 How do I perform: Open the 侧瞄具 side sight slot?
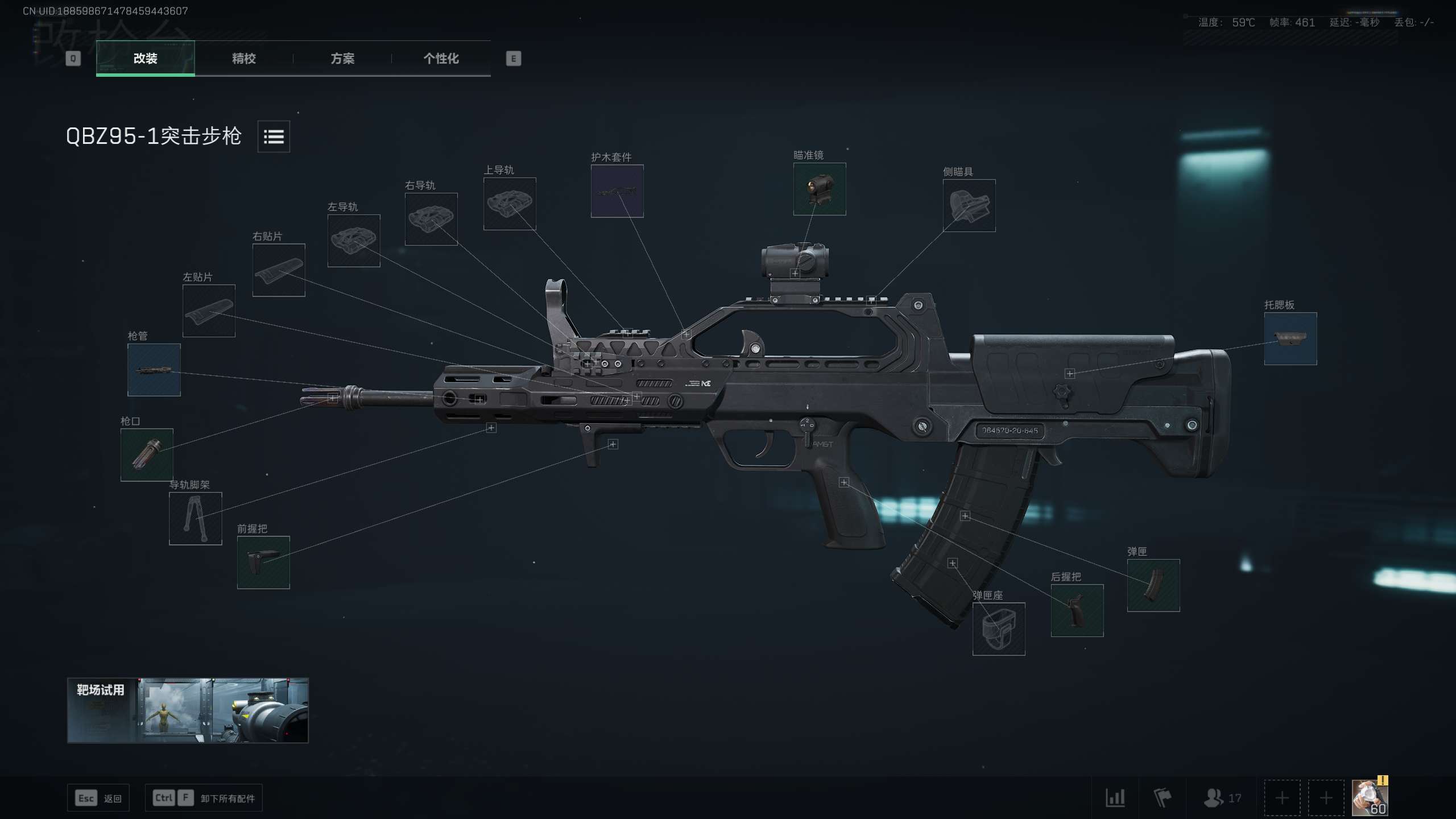tap(969, 205)
